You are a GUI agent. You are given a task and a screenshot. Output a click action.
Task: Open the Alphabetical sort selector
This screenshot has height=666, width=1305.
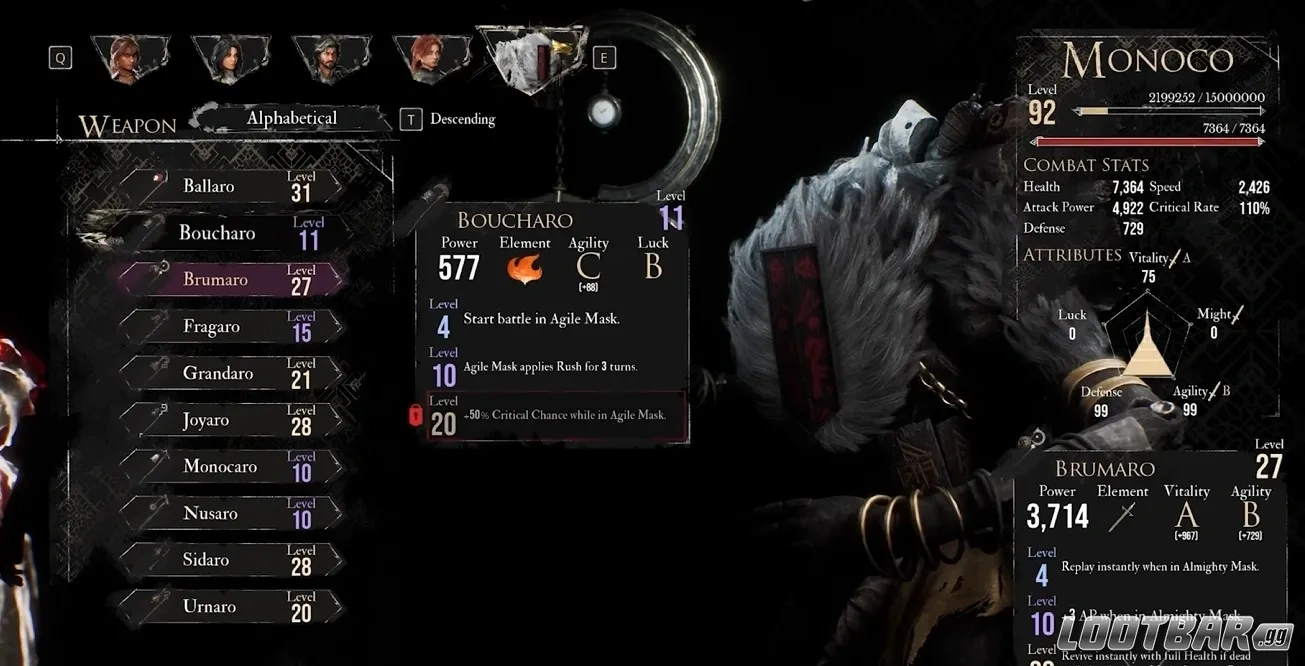point(291,119)
